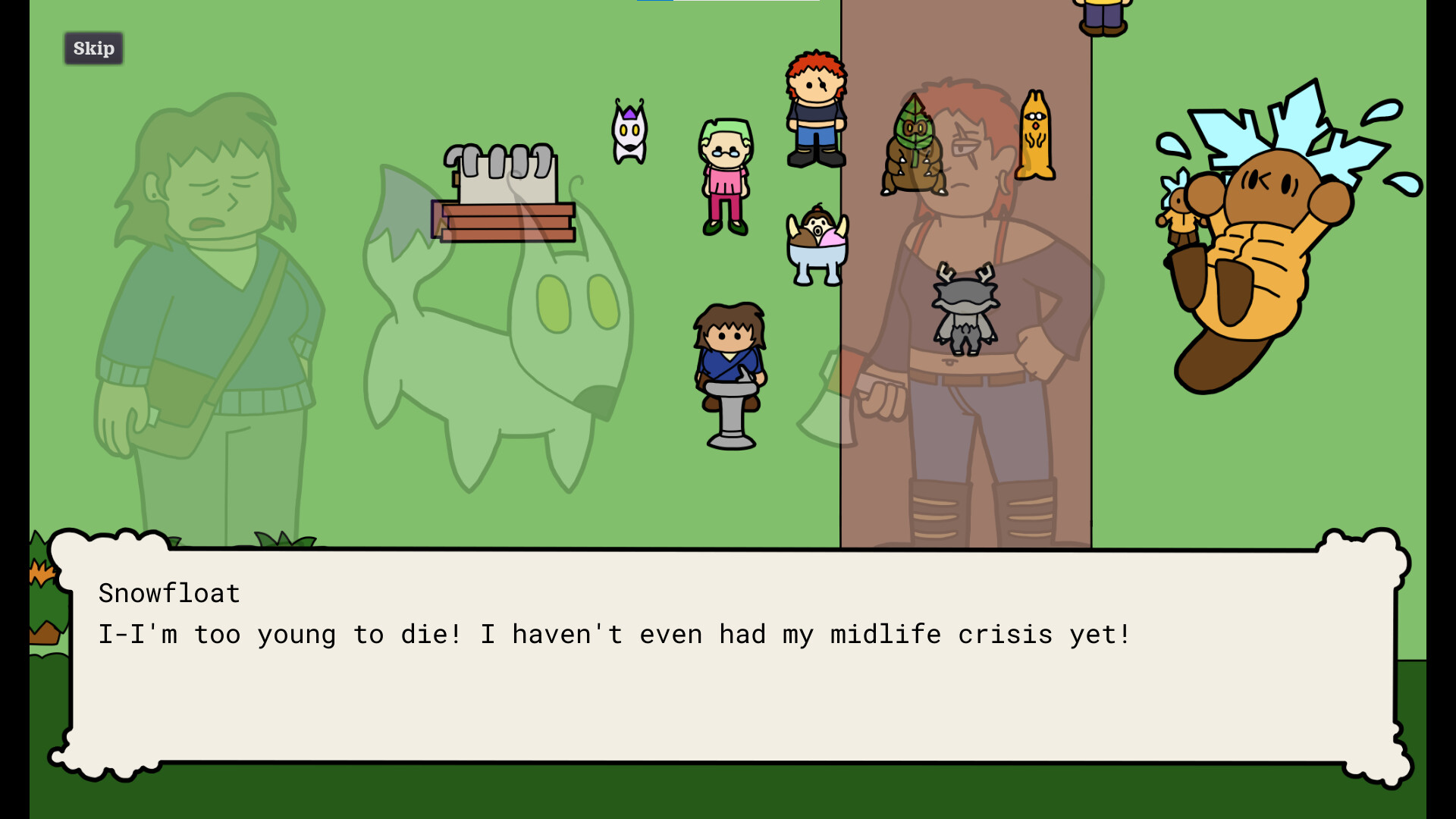Select the gray antlered bug creature
Screen dimensions: 1456x819
pyautogui.click(x=965, y=311)
